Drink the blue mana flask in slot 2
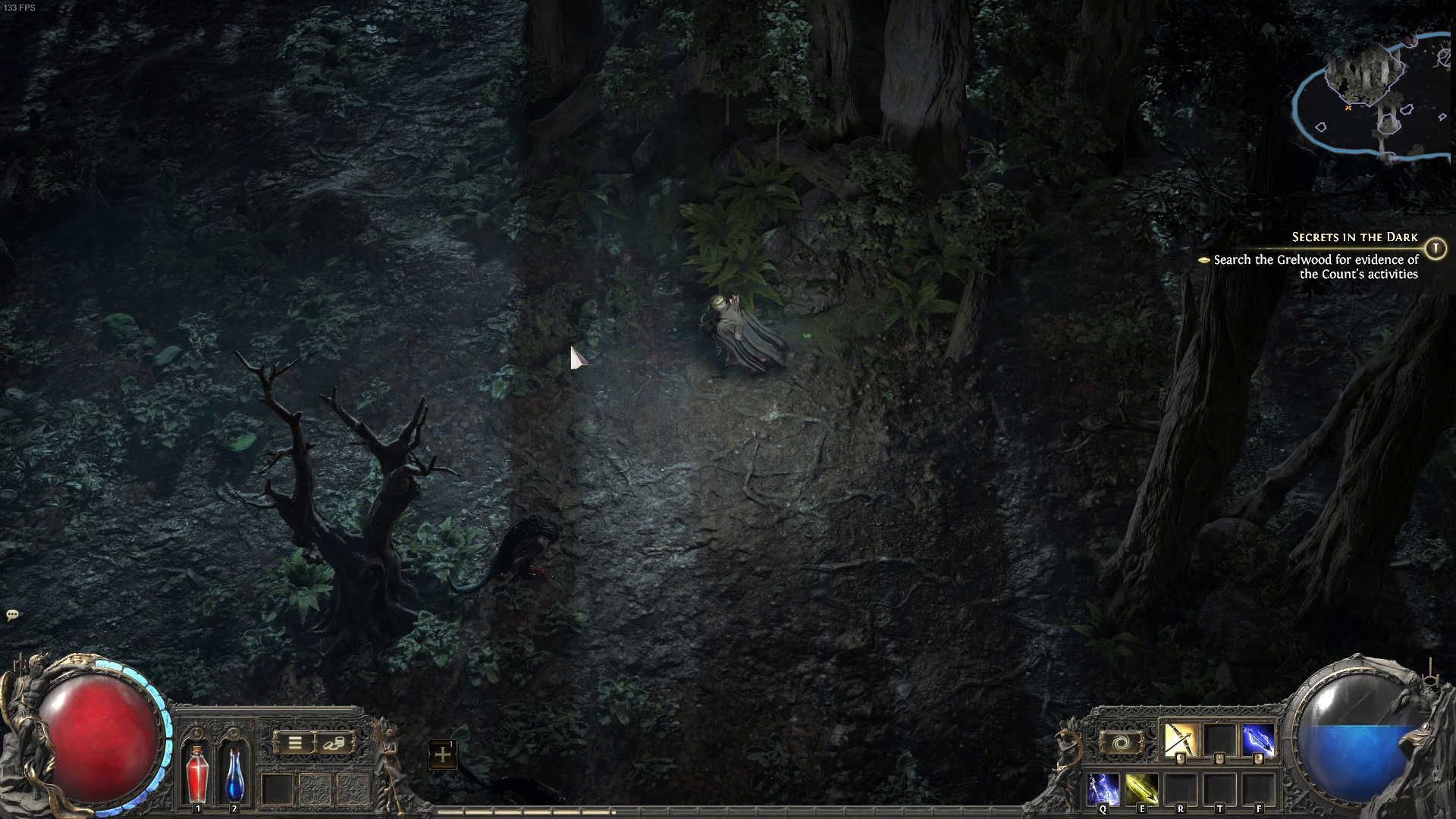Image resolution: width=1456 pixels, height=819 pixels. pyautogui.click(x=235, y=776)
